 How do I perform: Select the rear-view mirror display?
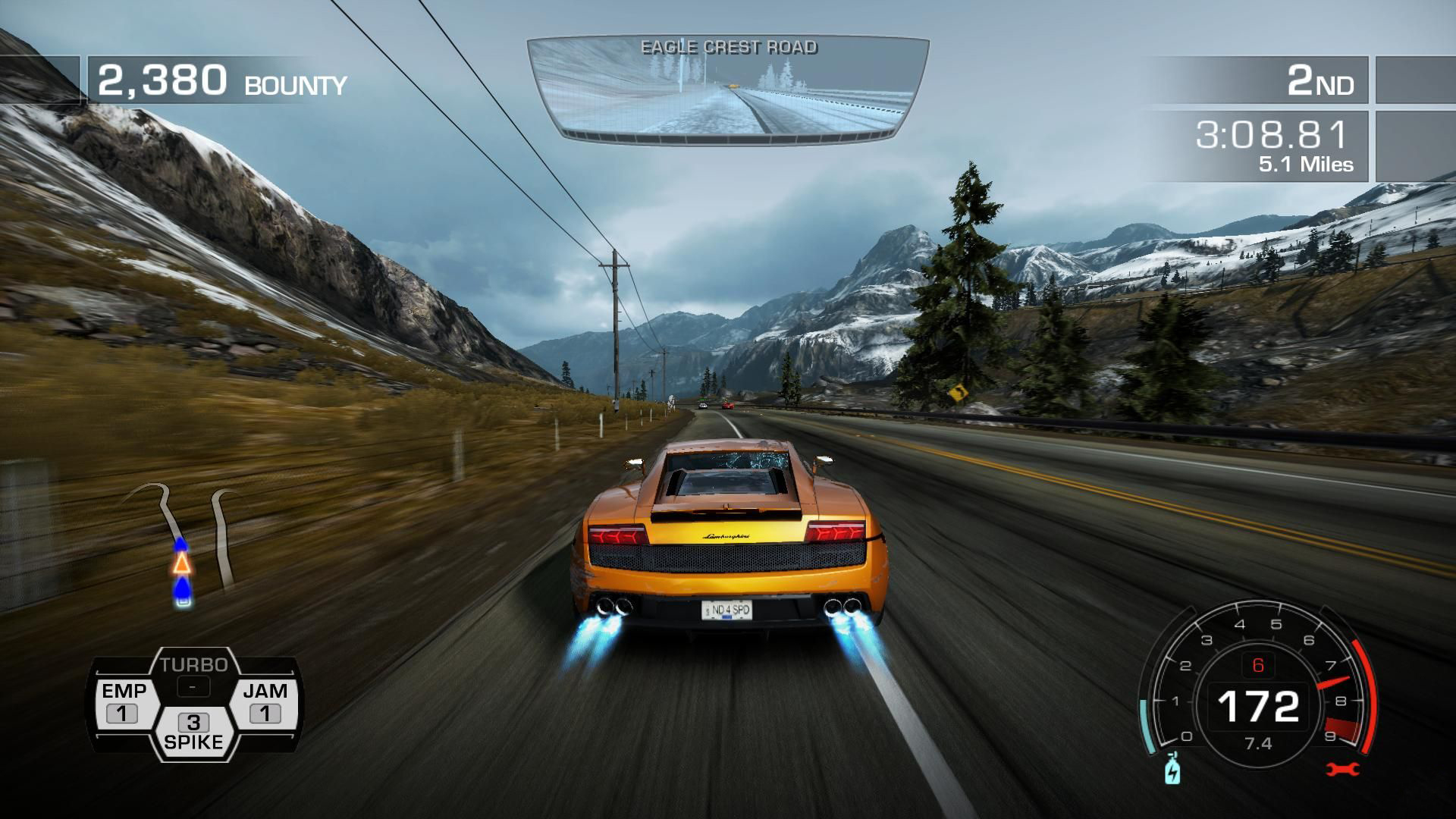728,89
